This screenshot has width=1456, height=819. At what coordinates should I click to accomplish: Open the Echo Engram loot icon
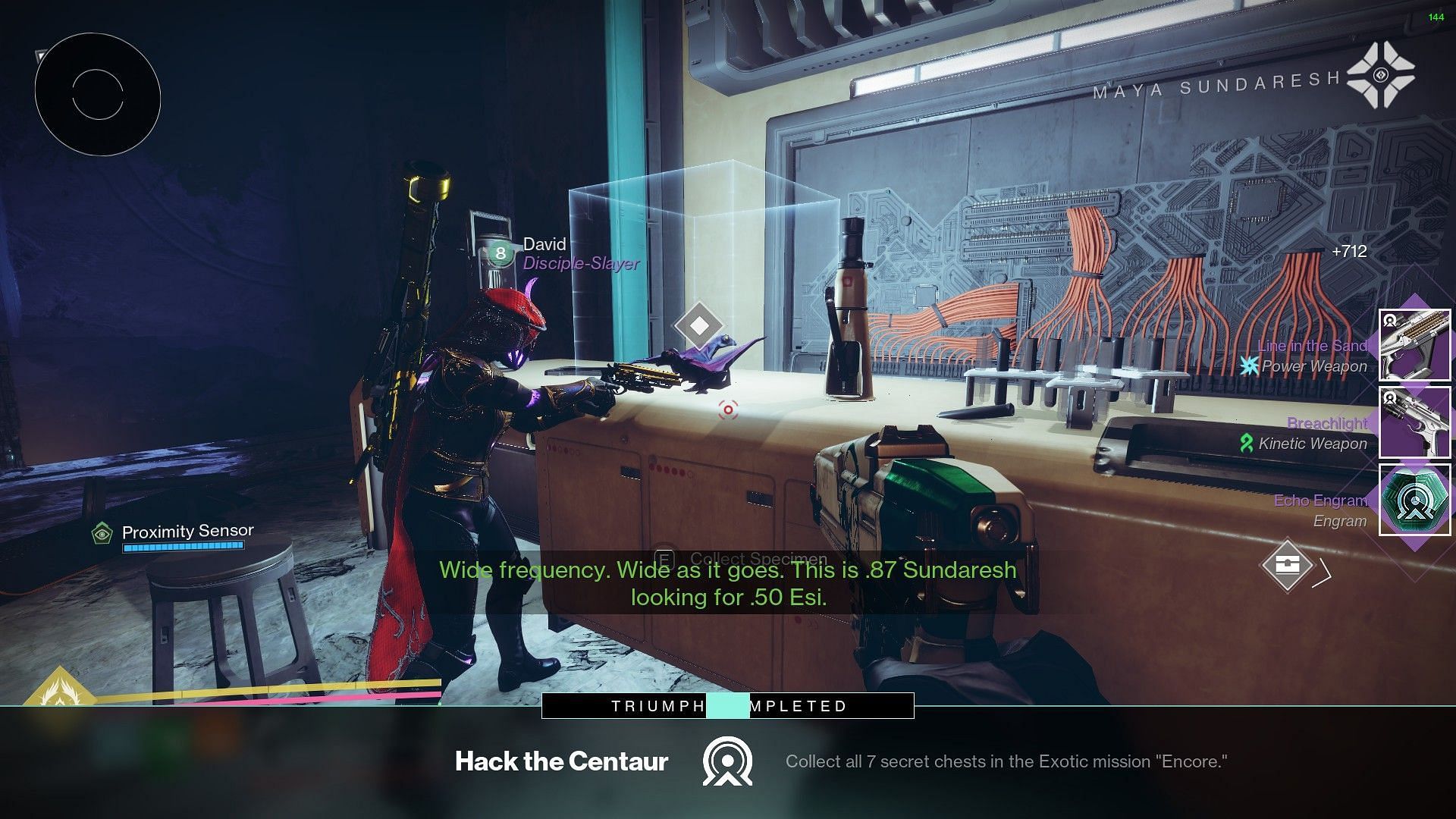pos(1414,500)
